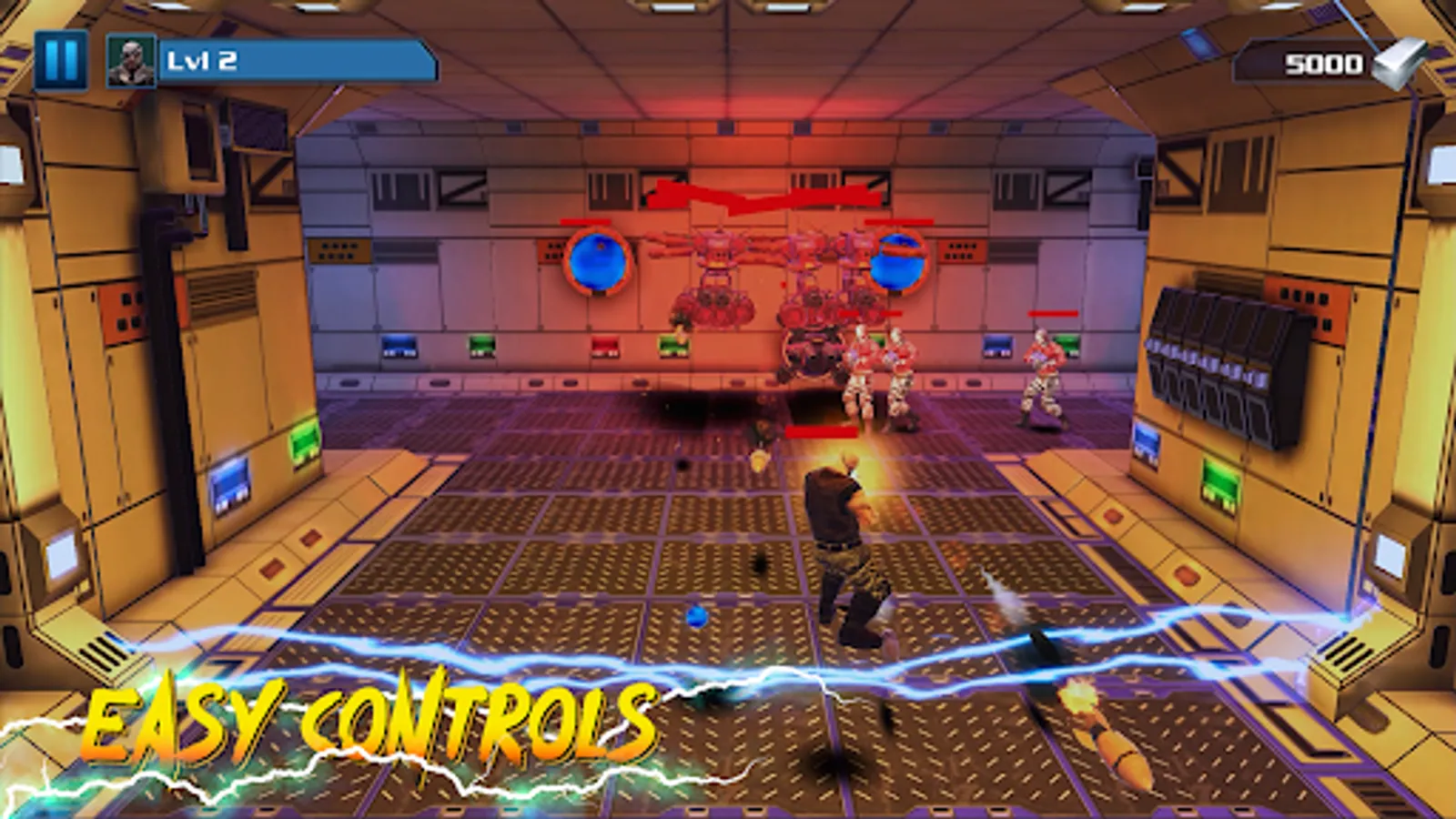Open the player avatar portrait

tap(130, 62)
